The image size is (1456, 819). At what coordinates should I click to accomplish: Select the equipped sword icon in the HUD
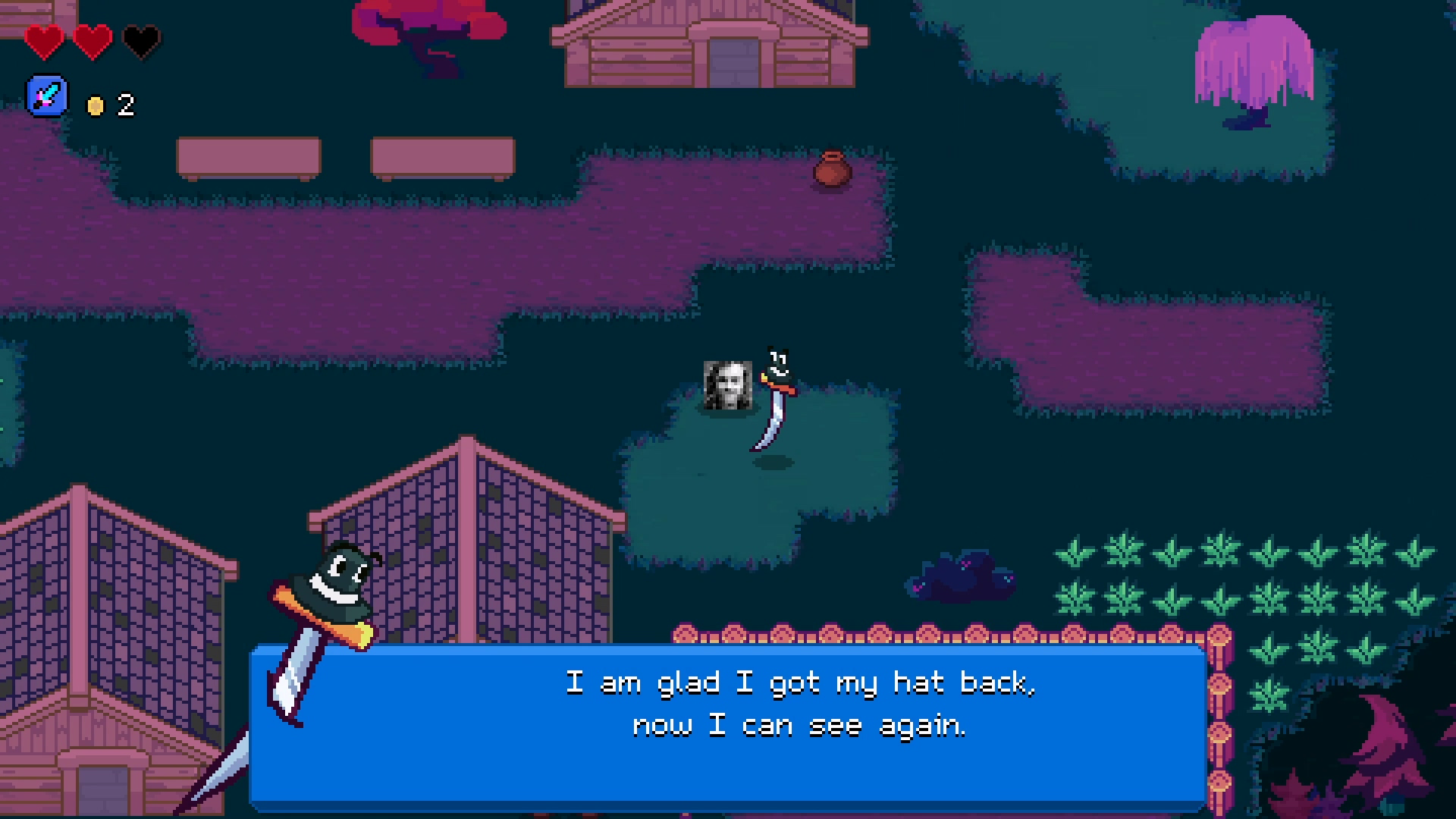coord(47,96)
